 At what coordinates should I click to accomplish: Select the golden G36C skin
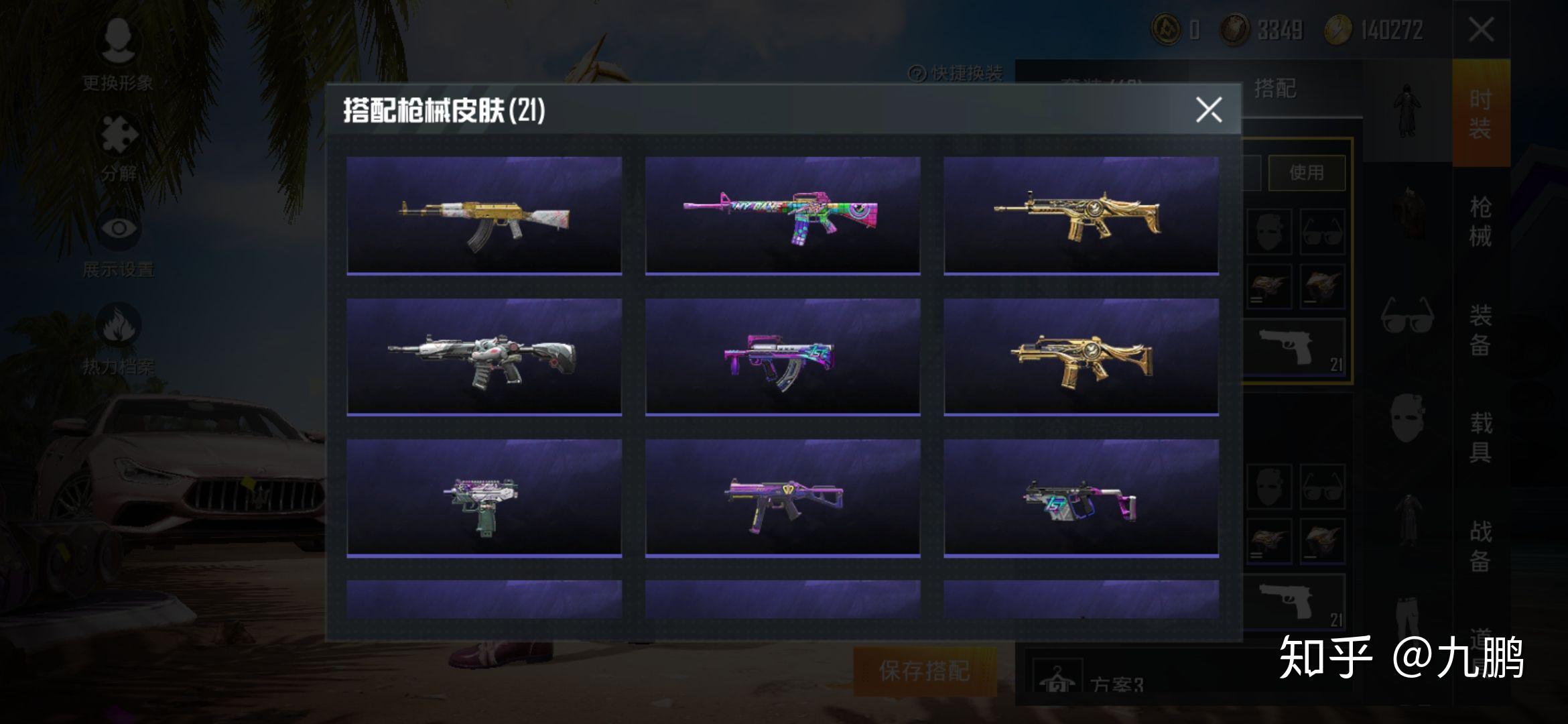pos(1081,357)
